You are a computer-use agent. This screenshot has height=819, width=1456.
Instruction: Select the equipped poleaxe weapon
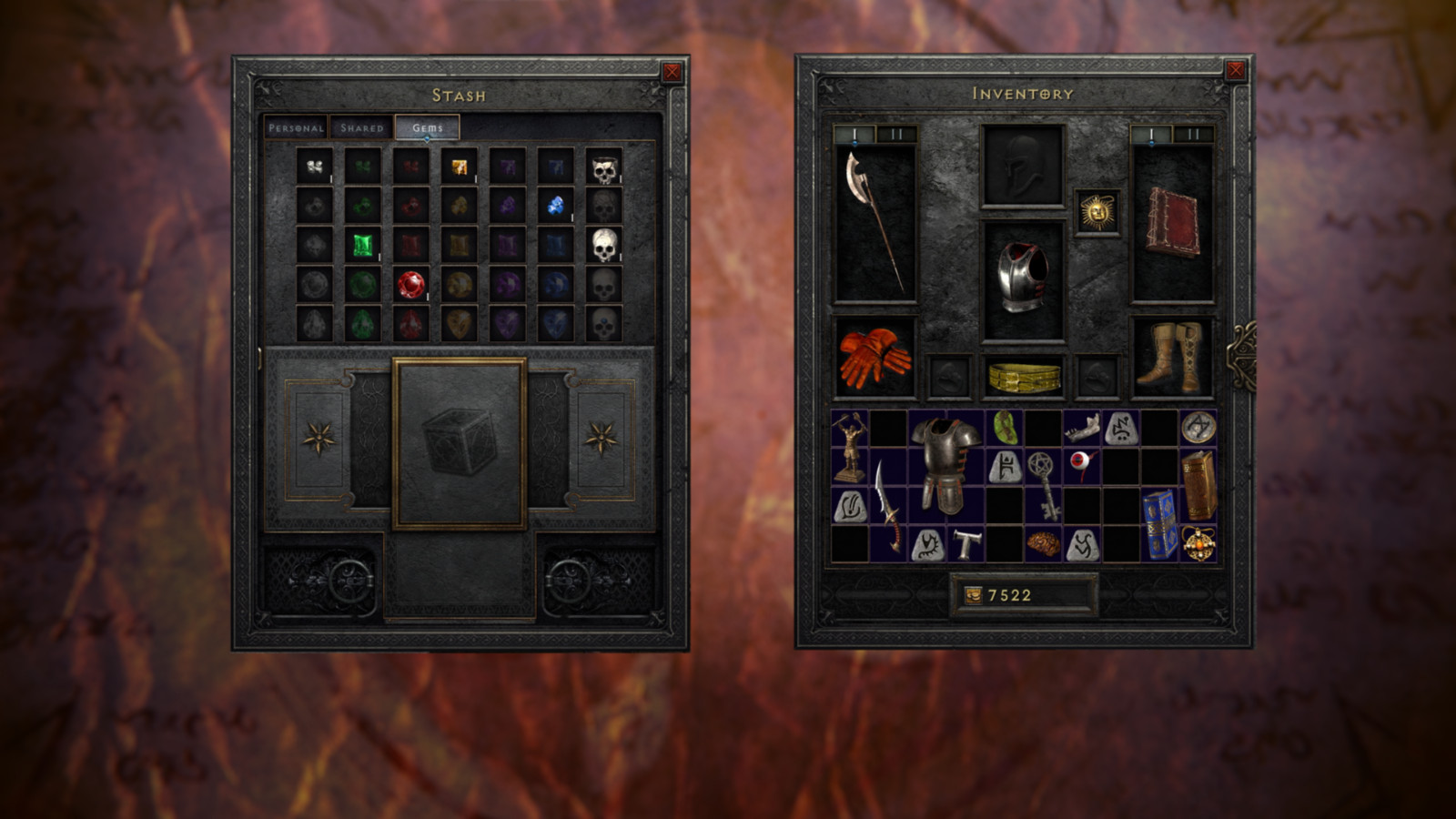(x=875, y=221)
